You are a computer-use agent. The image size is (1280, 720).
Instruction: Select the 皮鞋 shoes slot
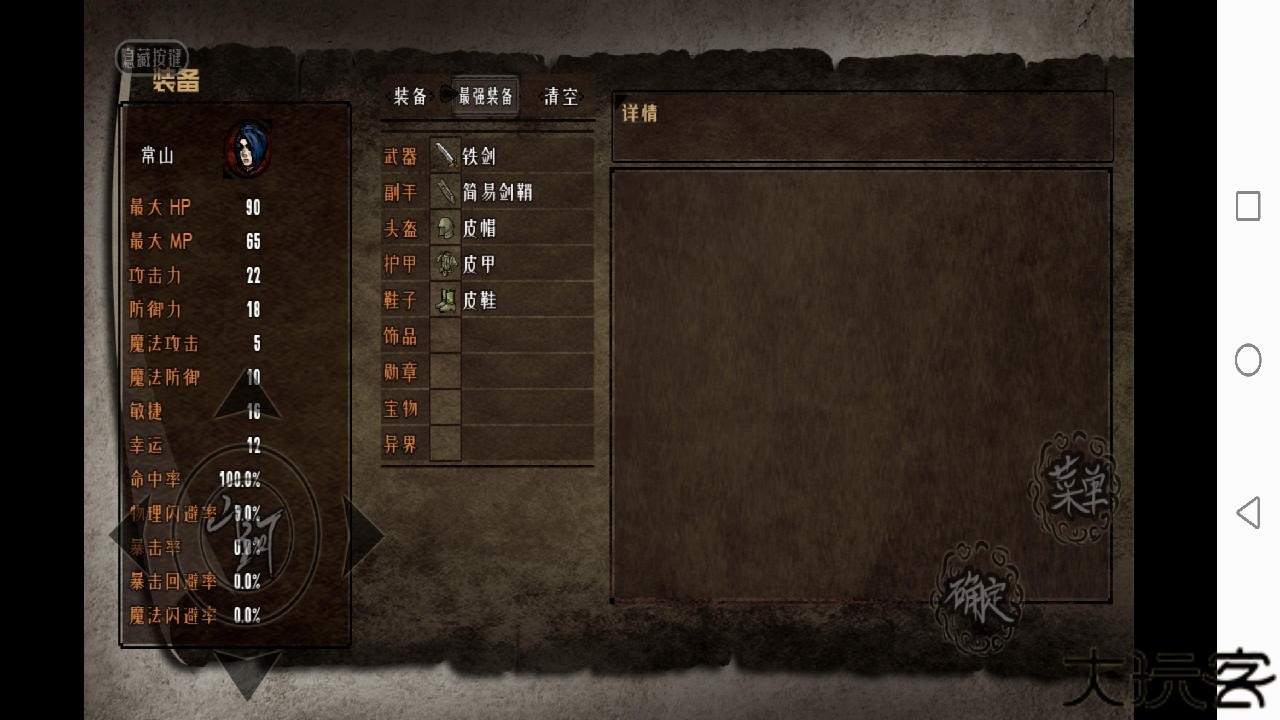click(512, 300)
